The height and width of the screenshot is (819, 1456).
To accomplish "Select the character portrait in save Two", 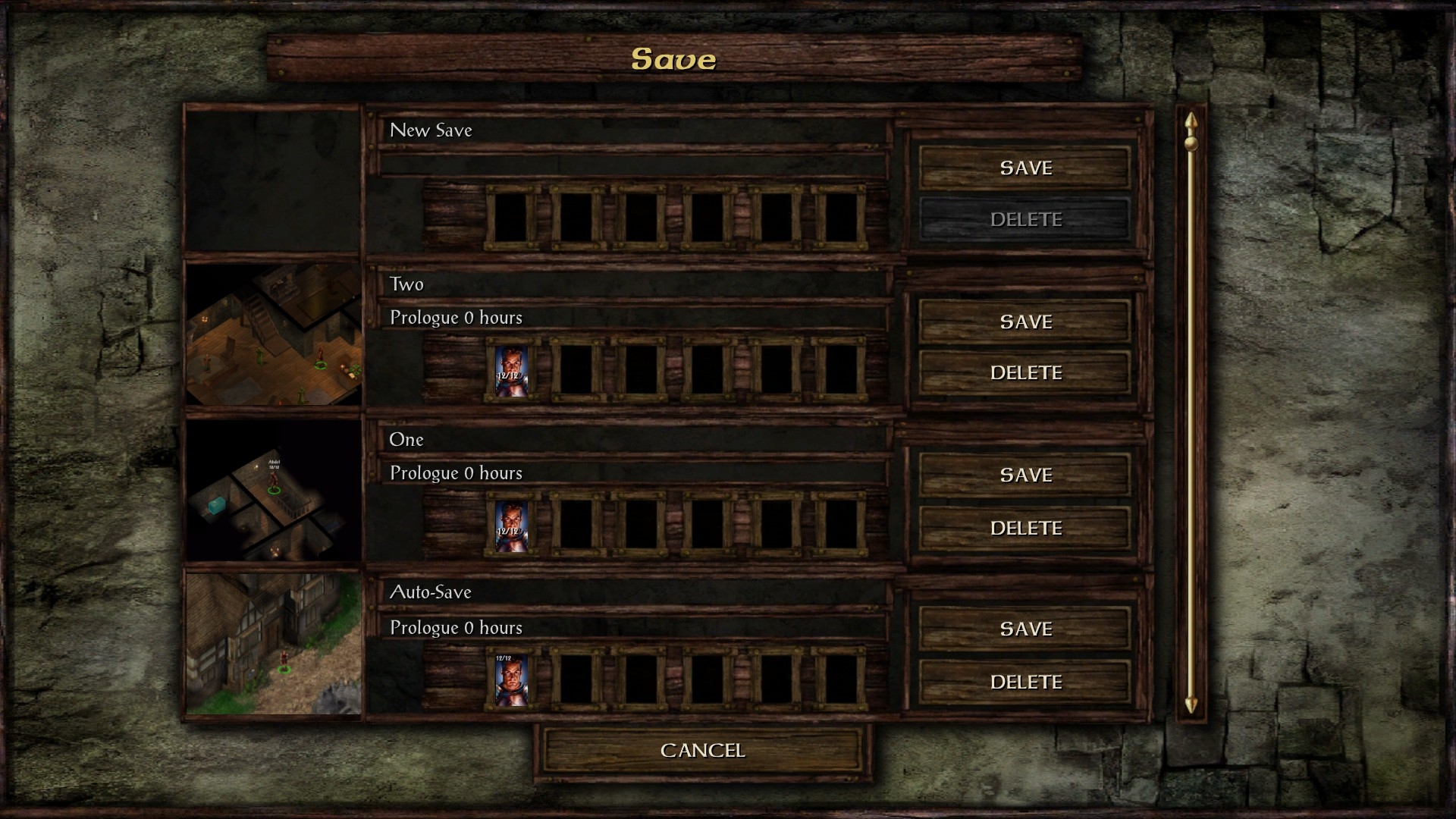I will click(x=510, y=371).
